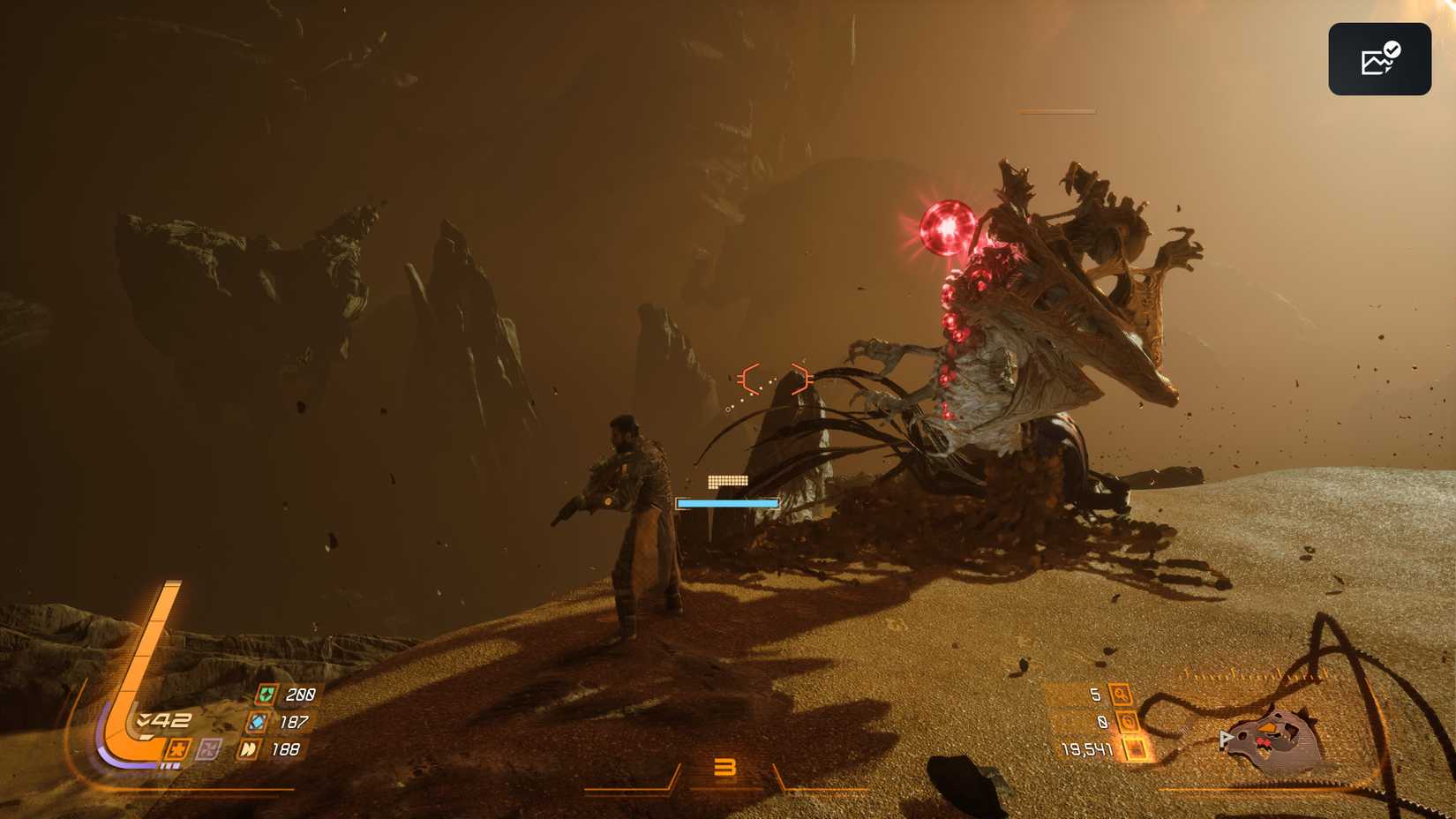
Task: Expand the chevron beside level 42
Action: 144,719
